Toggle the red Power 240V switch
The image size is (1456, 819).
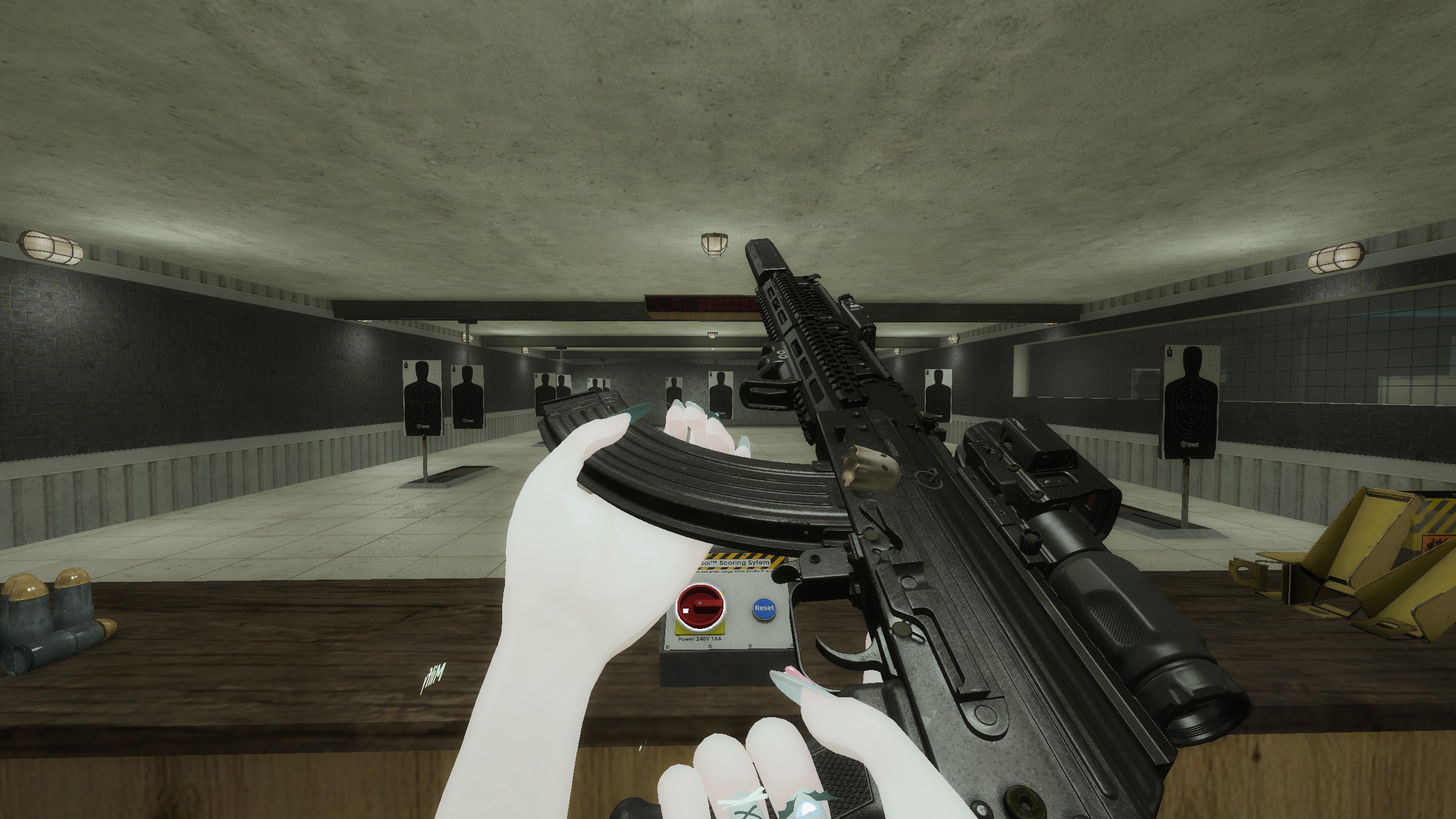(x=700, y=608)
